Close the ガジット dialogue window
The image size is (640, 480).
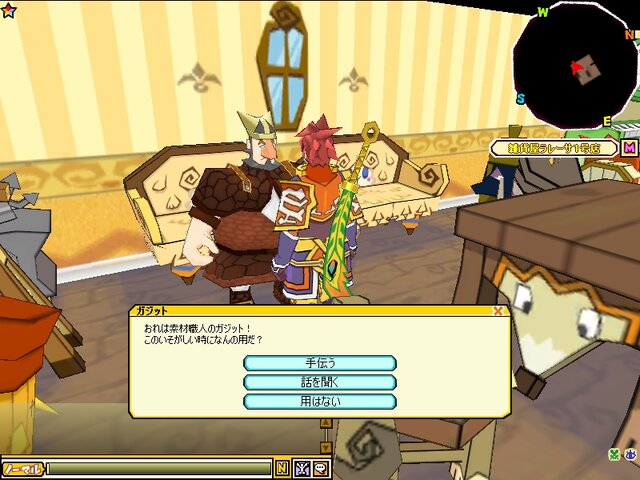click(498, 311)
